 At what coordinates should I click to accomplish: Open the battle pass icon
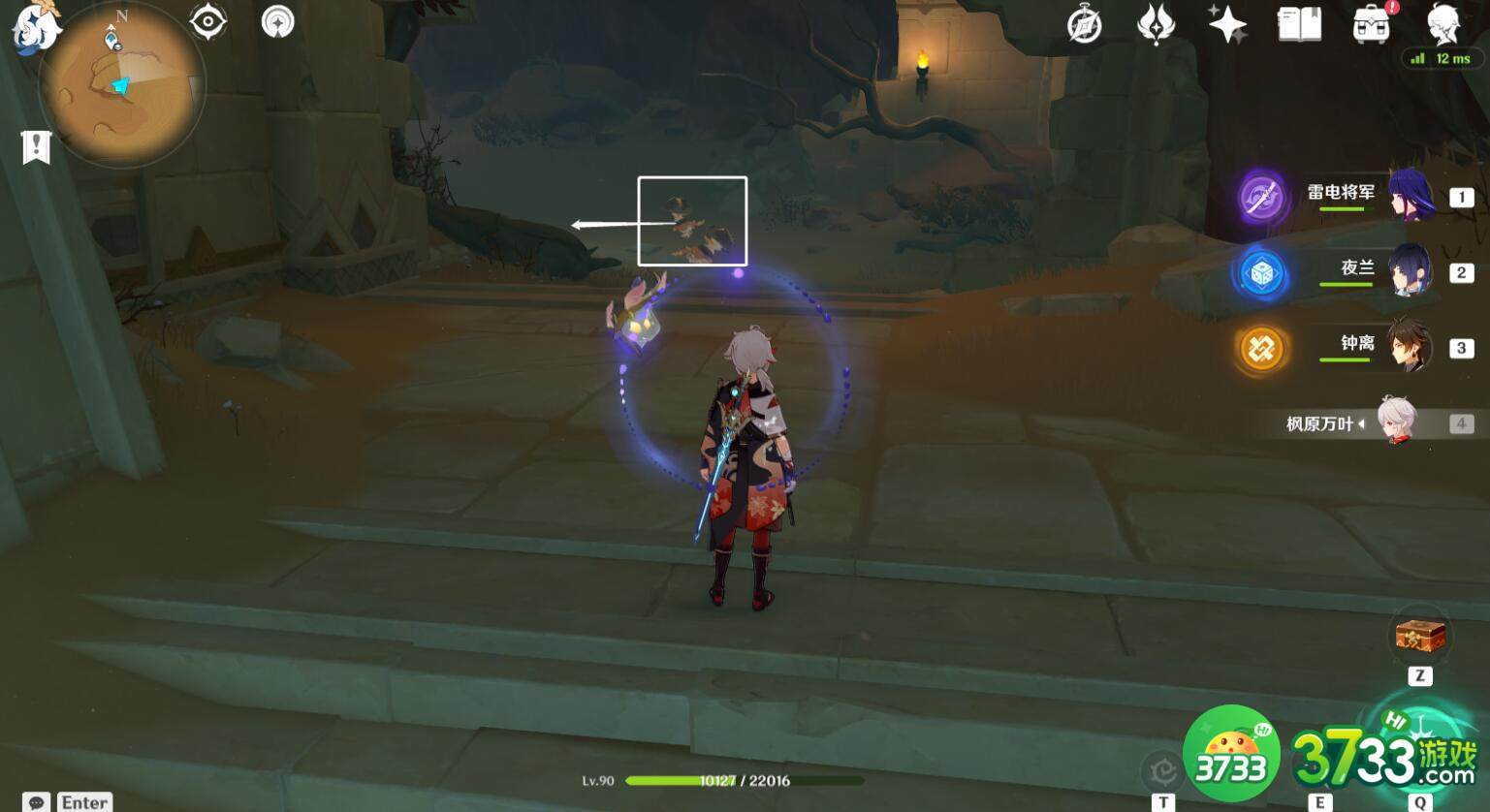tap(1156, 24)
